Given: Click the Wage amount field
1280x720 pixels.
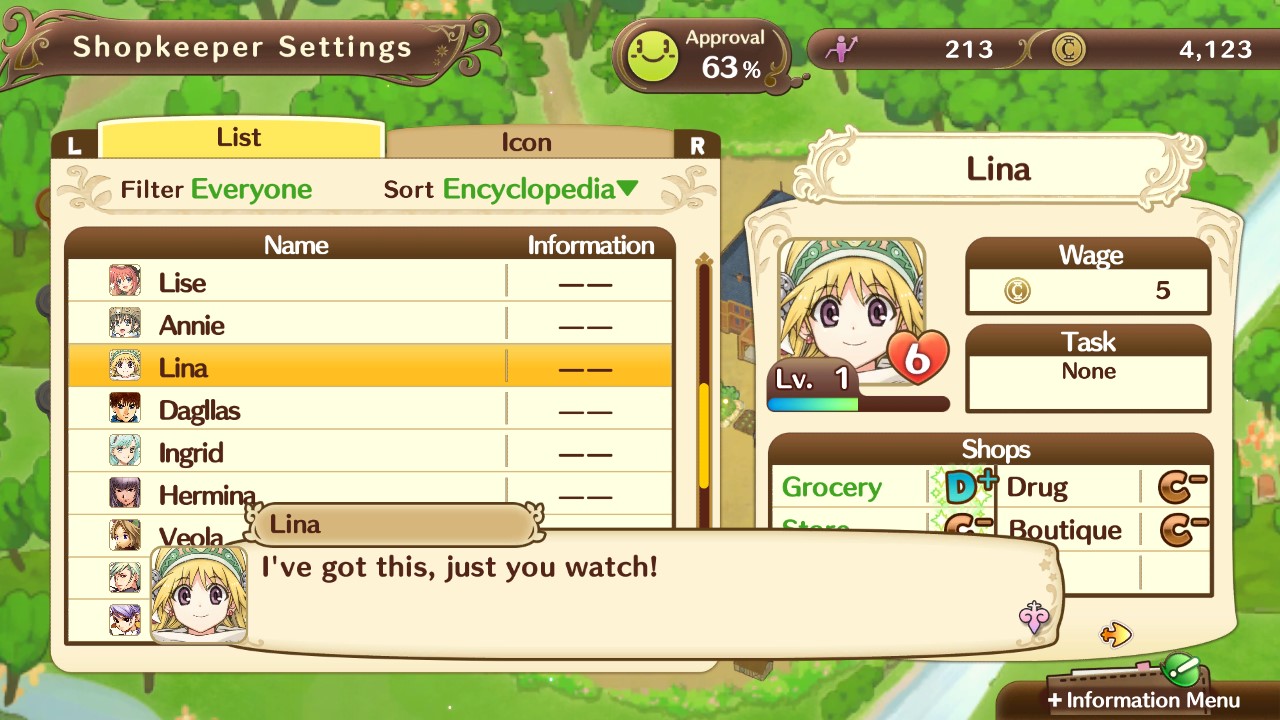Looking at the screenshot, I should 1088,290.
